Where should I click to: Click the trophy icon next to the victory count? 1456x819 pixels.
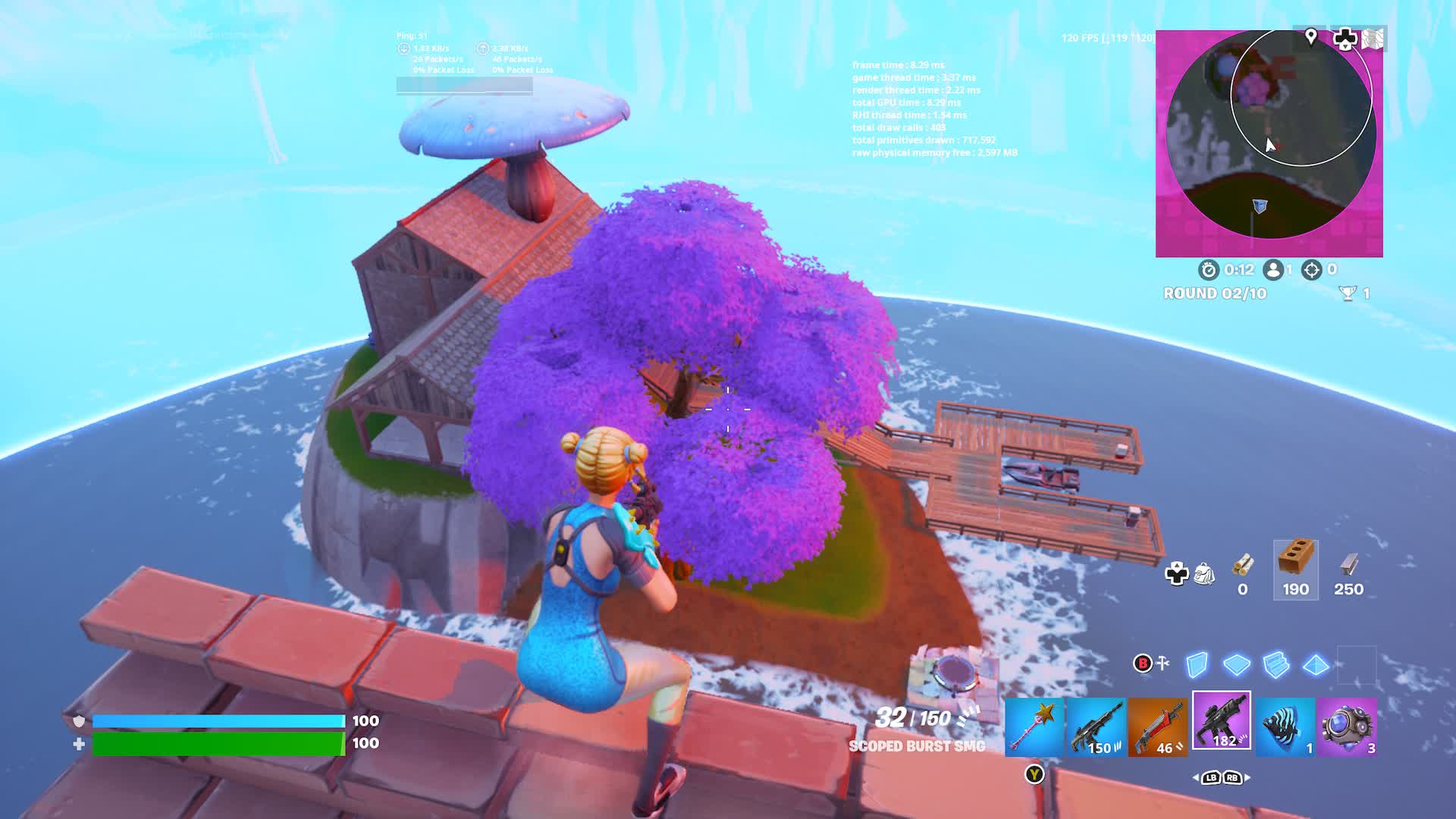pyautogui.click(x=1349, y=292)
